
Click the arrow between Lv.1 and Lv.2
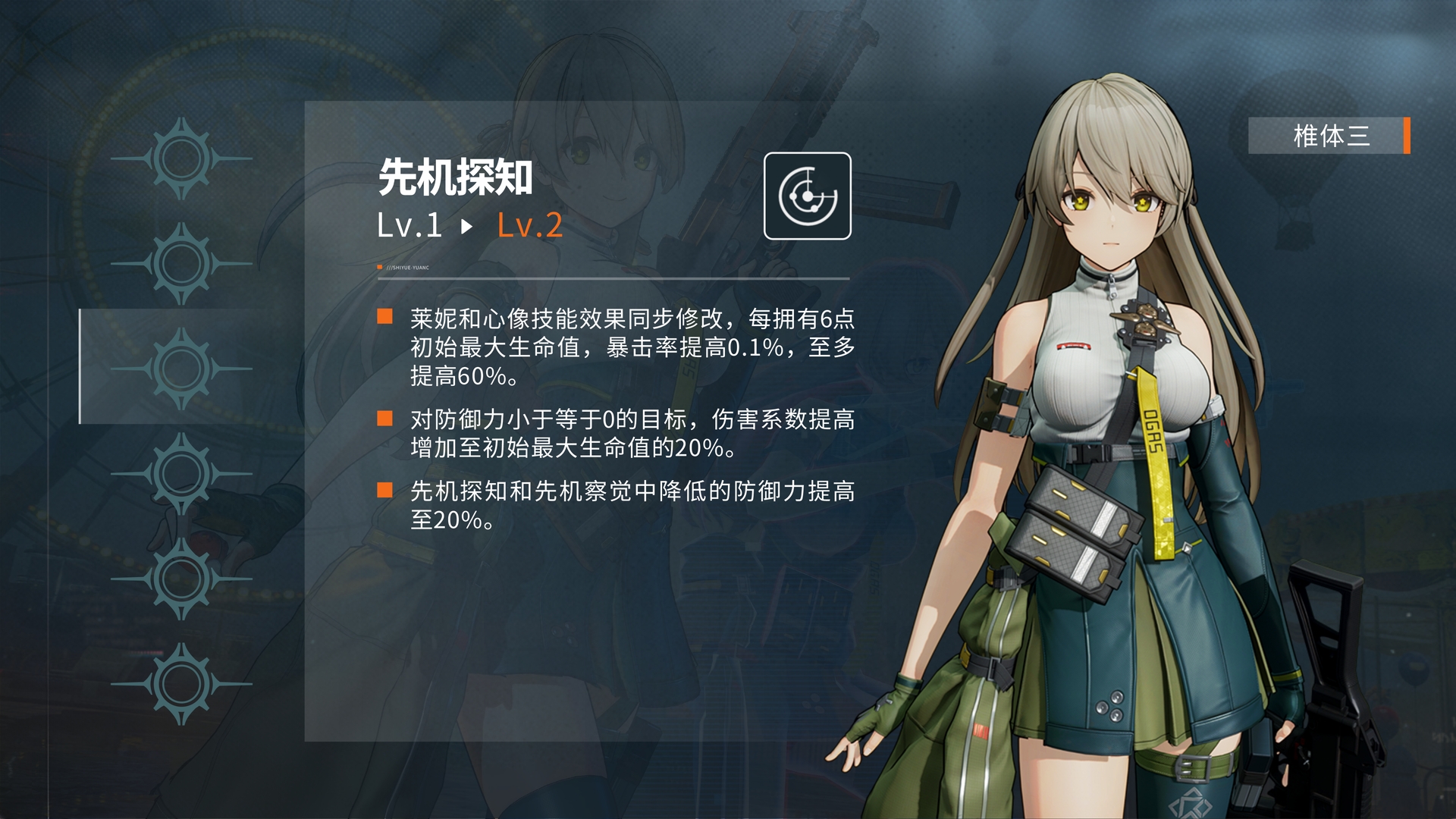click(x=466, y=225)
